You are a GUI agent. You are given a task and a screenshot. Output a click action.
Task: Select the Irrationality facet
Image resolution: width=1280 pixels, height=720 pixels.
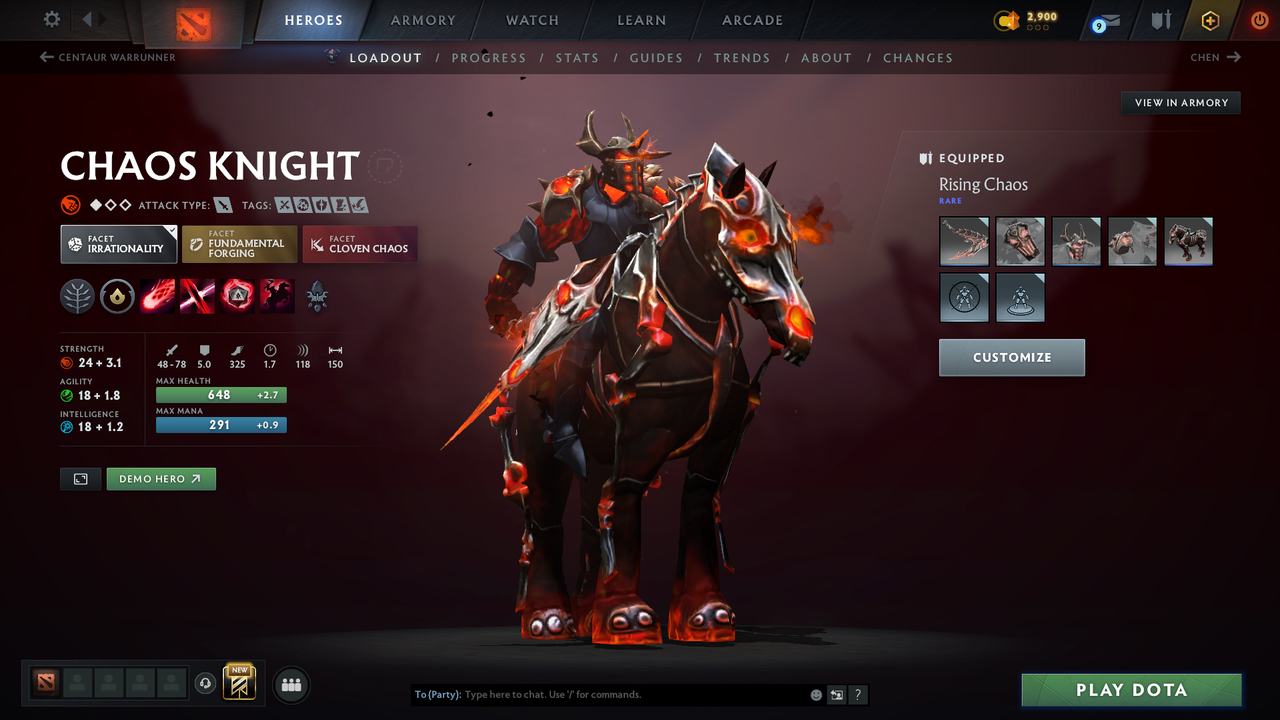(x=118, y=244)
